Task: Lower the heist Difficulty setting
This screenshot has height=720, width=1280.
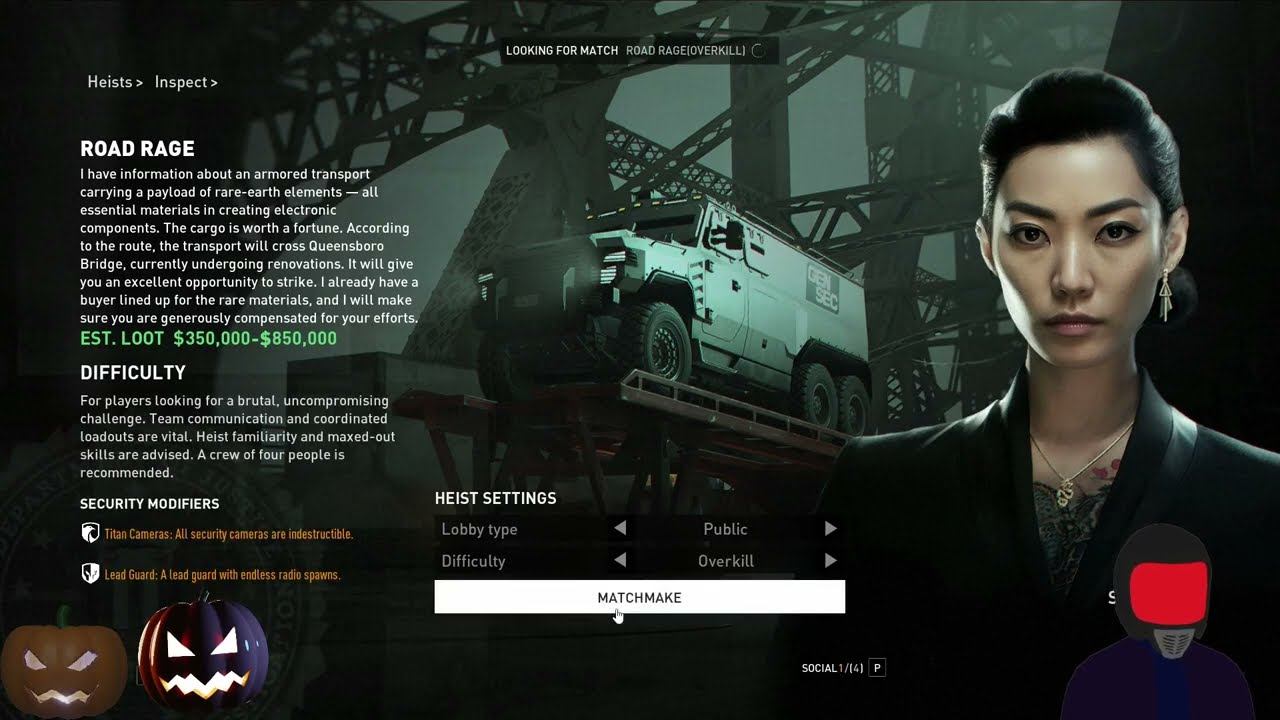Action: 620,561
